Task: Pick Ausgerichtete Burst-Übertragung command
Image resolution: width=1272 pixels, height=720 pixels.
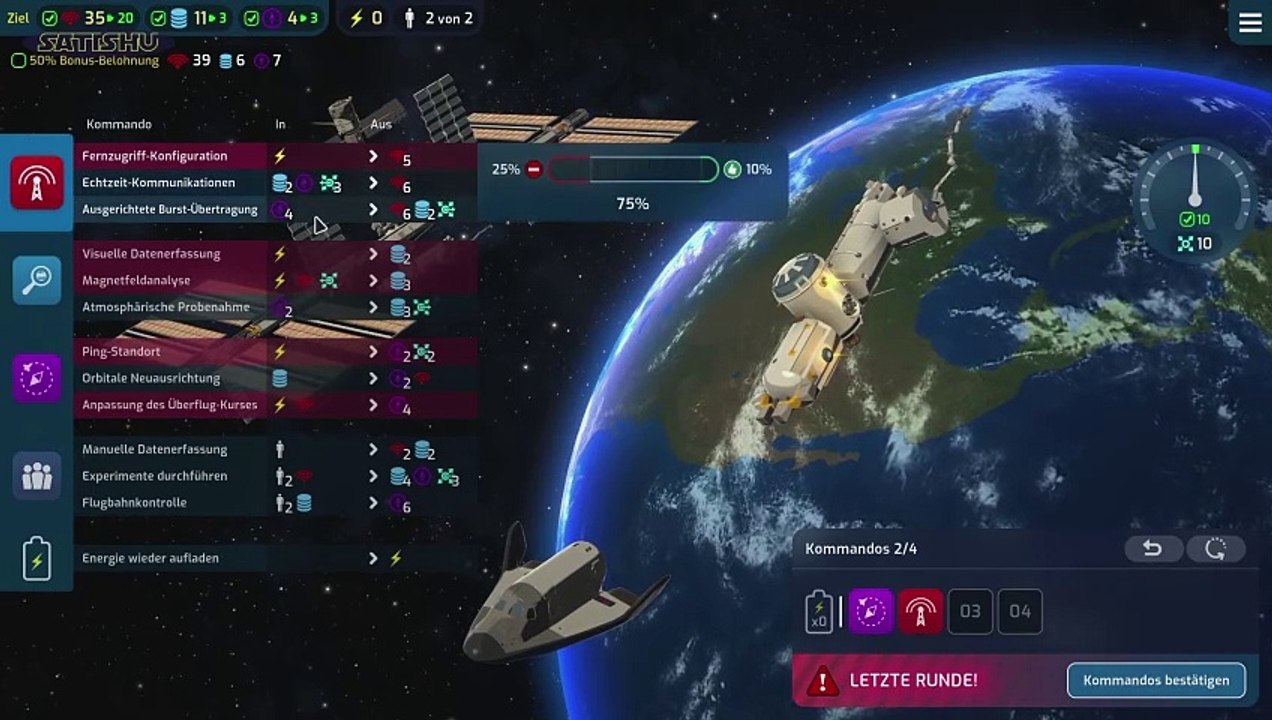Action: 170,210
